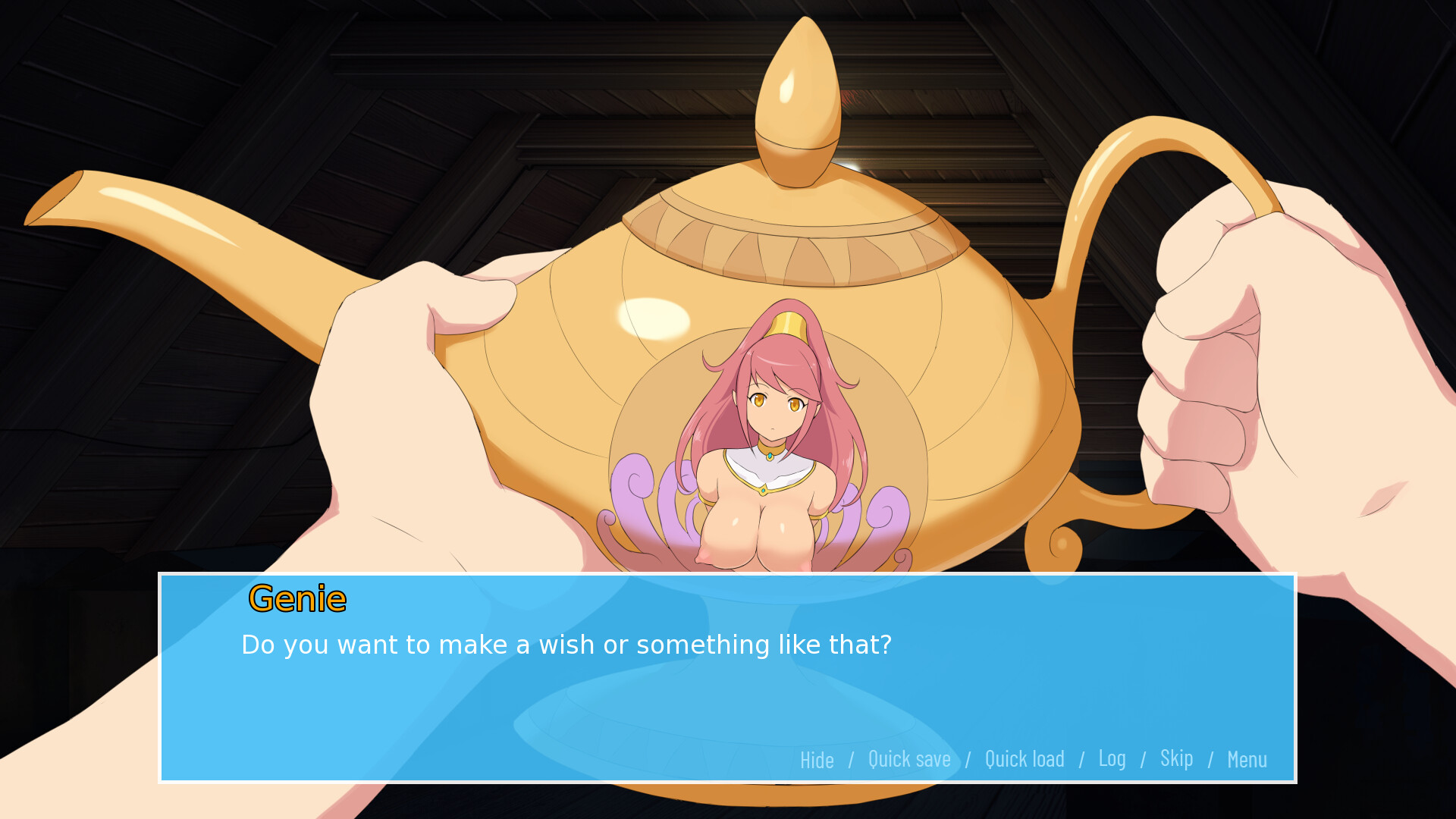Enable Skip mode
Viewport: 1456px width, 819px height.
point(1176,758)
